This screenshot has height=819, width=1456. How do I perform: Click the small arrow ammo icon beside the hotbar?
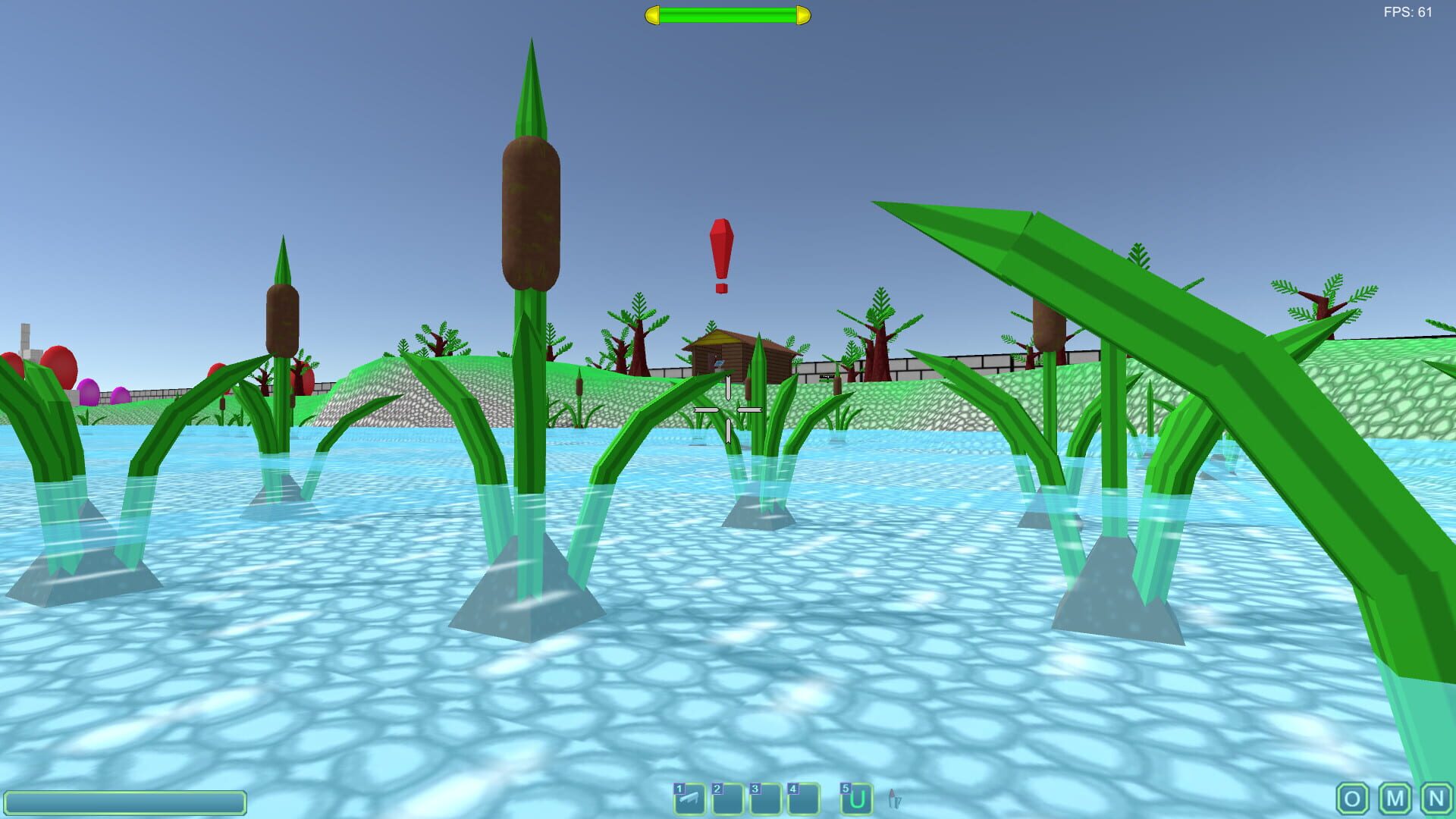[895, 799]
